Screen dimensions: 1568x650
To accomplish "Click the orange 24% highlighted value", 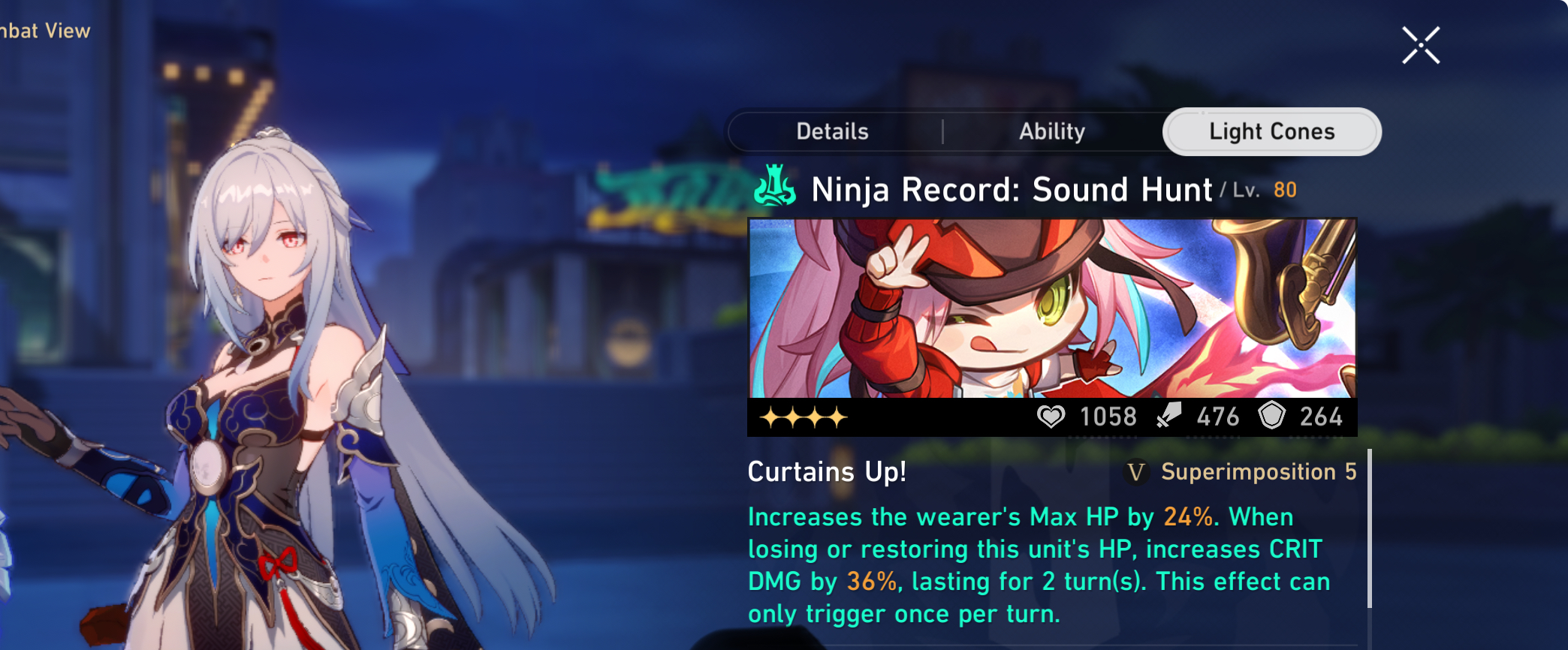I will coord(1187,516).
